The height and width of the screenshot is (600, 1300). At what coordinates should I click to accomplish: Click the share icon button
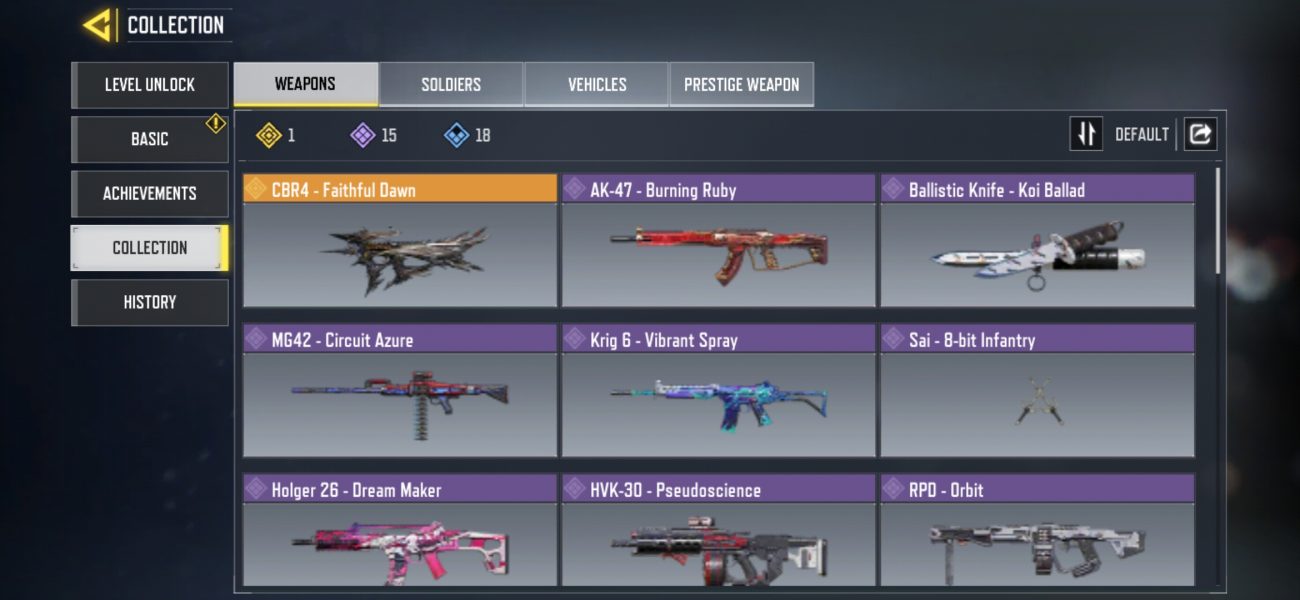pos(1200,134)
